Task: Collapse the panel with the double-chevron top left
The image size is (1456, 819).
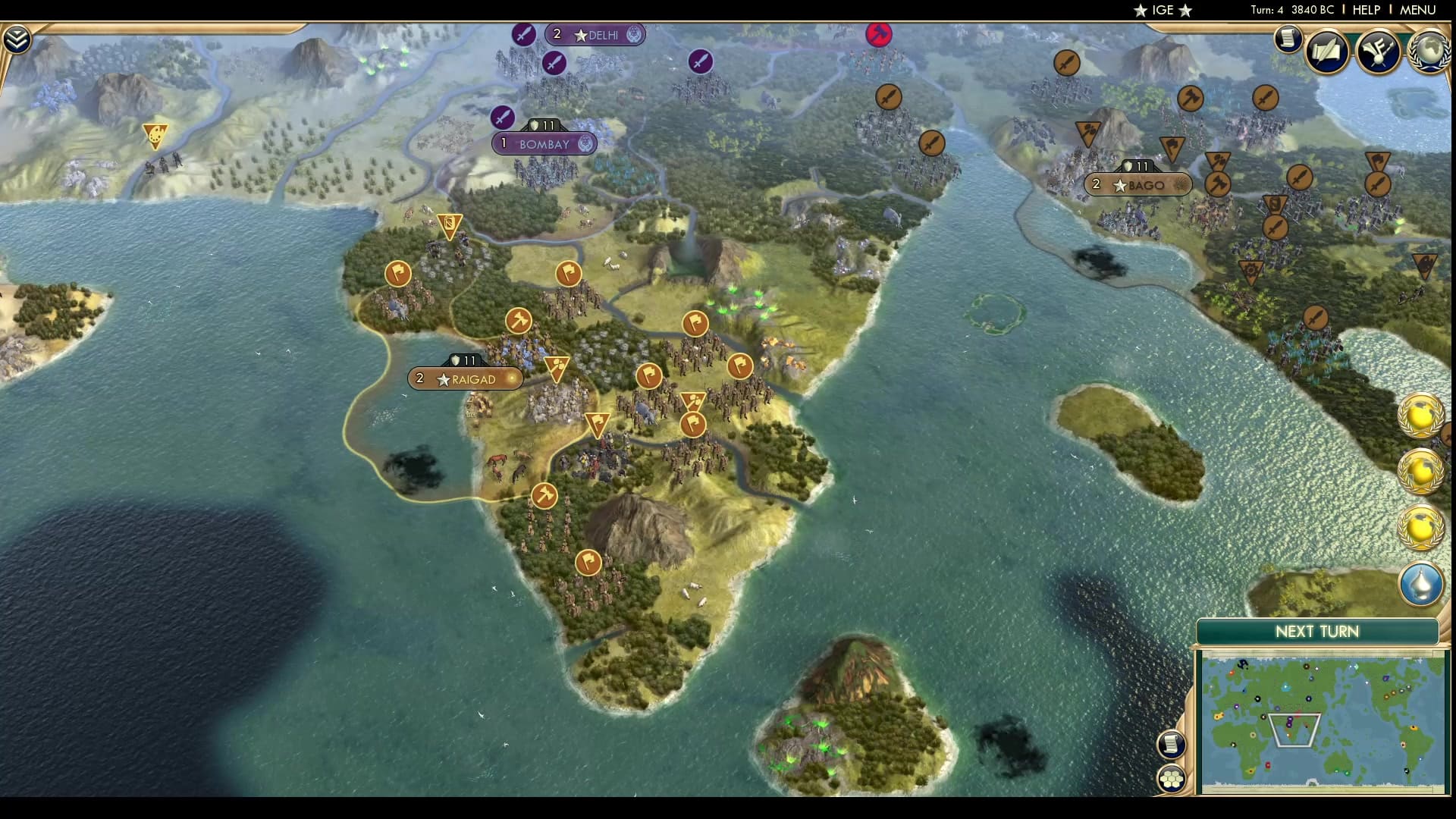Action: [17, 36]
